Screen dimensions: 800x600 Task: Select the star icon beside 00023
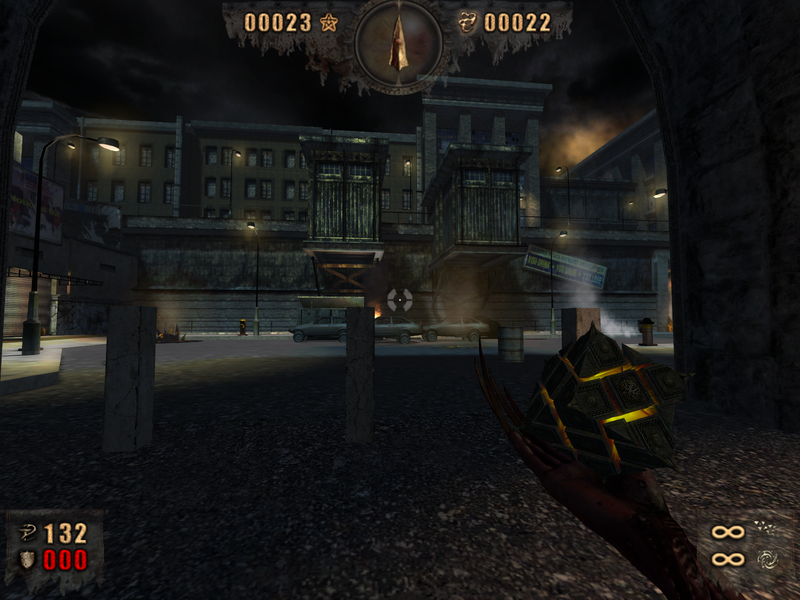(x=329, y=22)
